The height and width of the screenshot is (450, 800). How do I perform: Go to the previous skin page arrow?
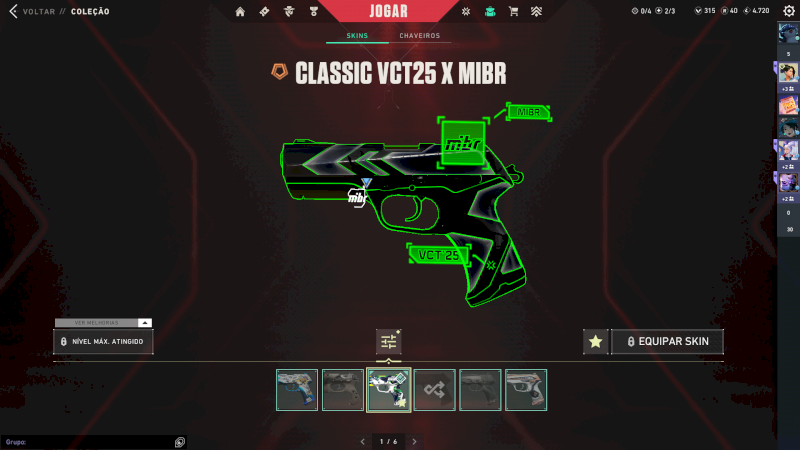tap(362, 441)
